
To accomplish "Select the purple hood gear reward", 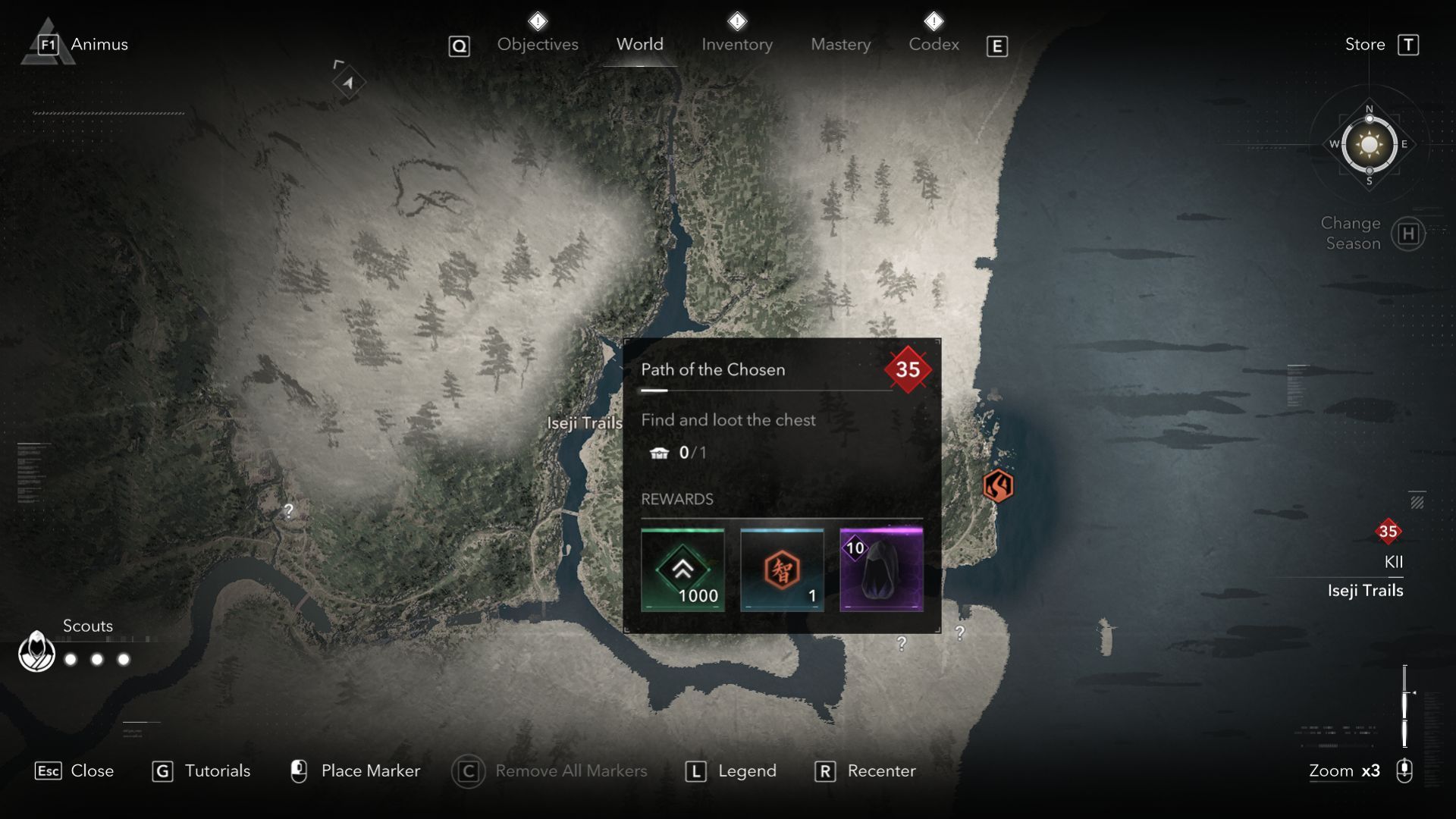I will tap(881, 570).
